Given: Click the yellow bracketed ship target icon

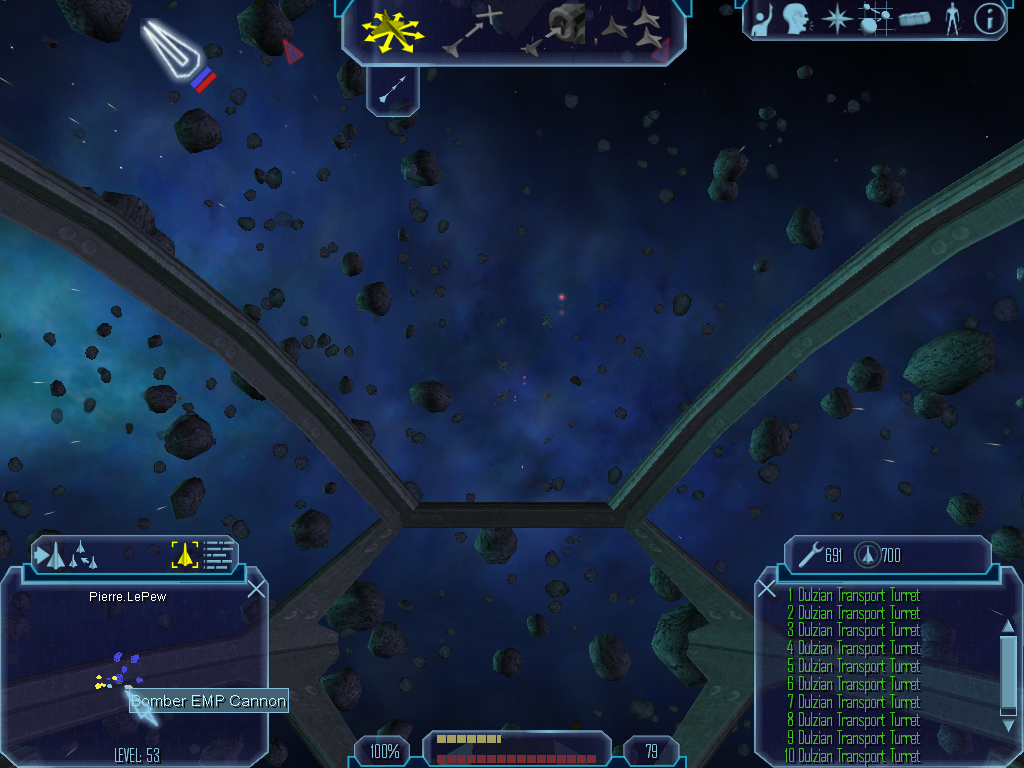Looking at the screenshot, I should click(x=185, y=554).
